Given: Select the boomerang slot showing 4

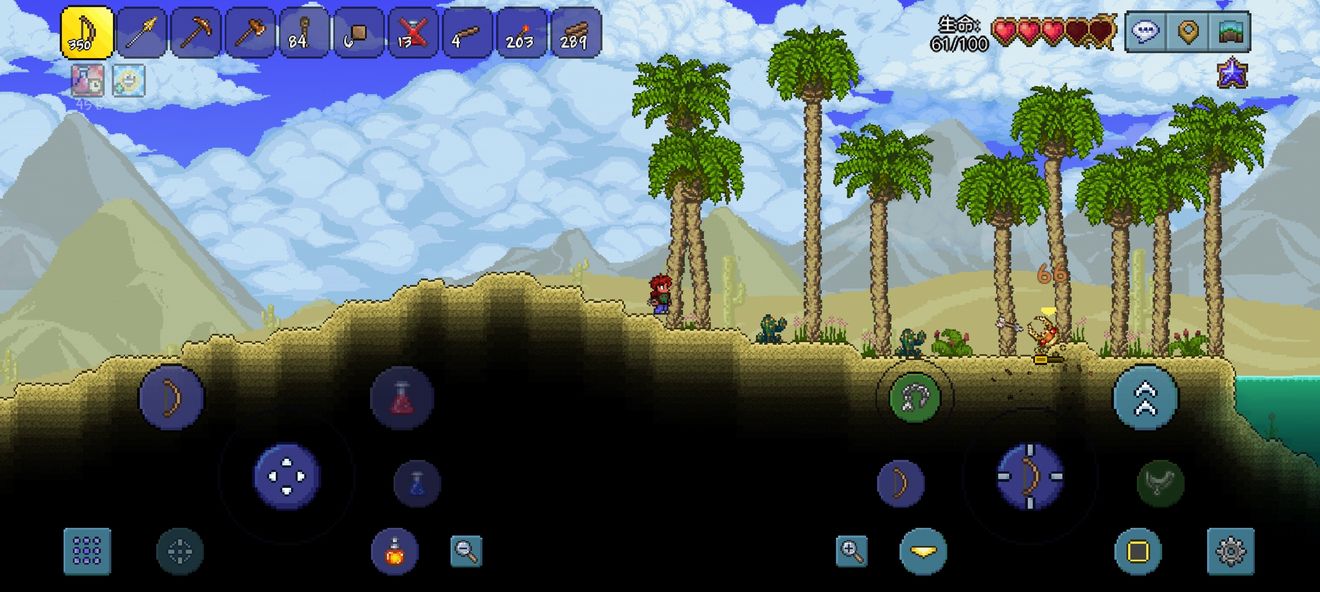Looking at the screenshot, I should point(467,33).
